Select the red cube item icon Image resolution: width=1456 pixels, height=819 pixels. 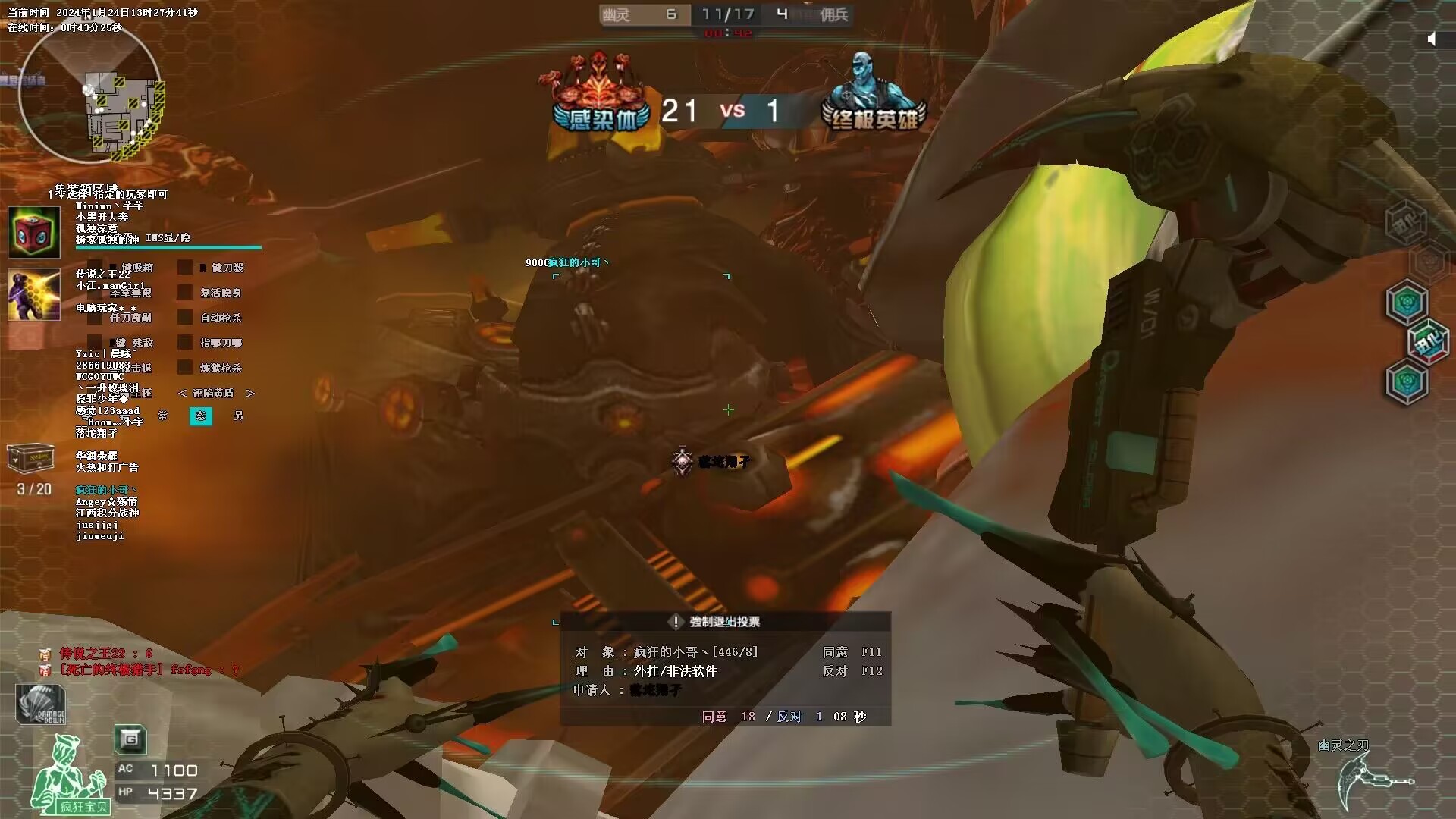coord(34,233)
